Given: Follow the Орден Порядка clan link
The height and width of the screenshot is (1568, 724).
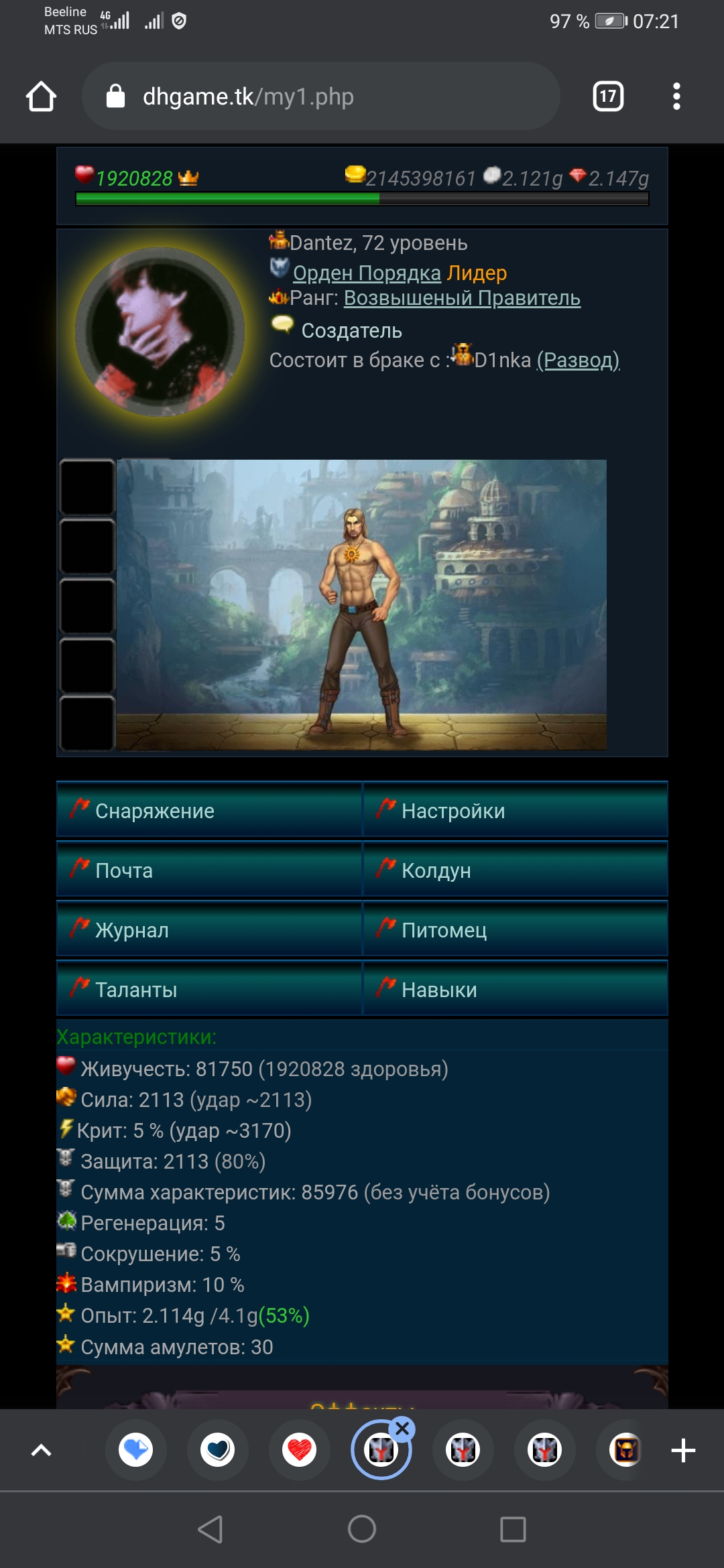Looking at the screenshot, I should point(367,273).
